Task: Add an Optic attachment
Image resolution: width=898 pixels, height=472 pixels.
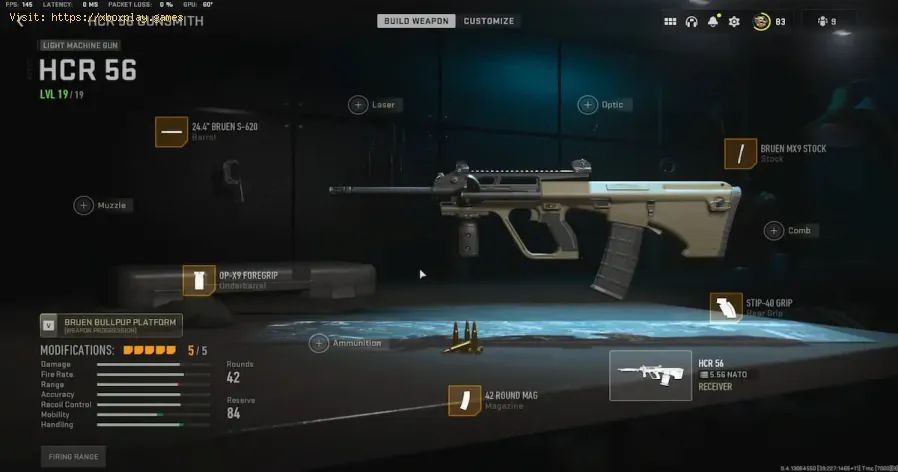Action: 588,104
